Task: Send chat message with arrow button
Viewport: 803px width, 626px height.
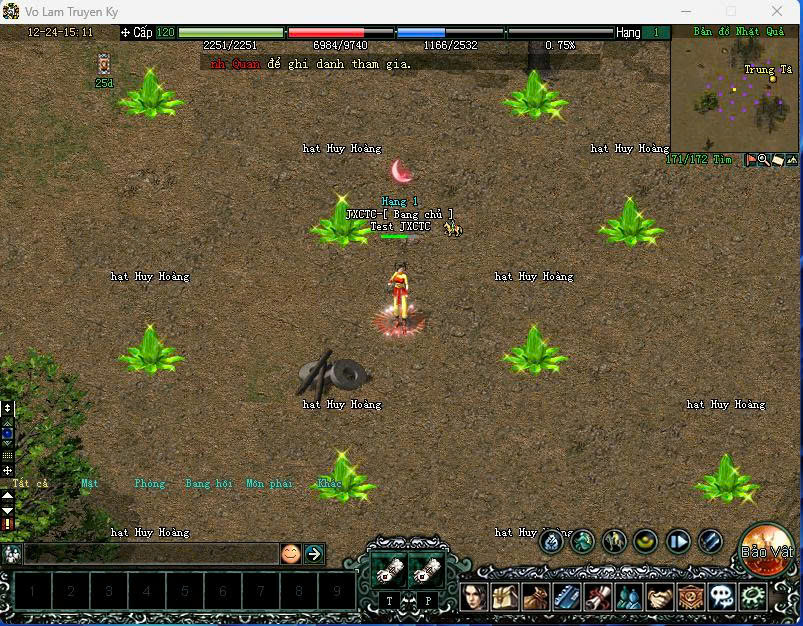Action: 314,553
